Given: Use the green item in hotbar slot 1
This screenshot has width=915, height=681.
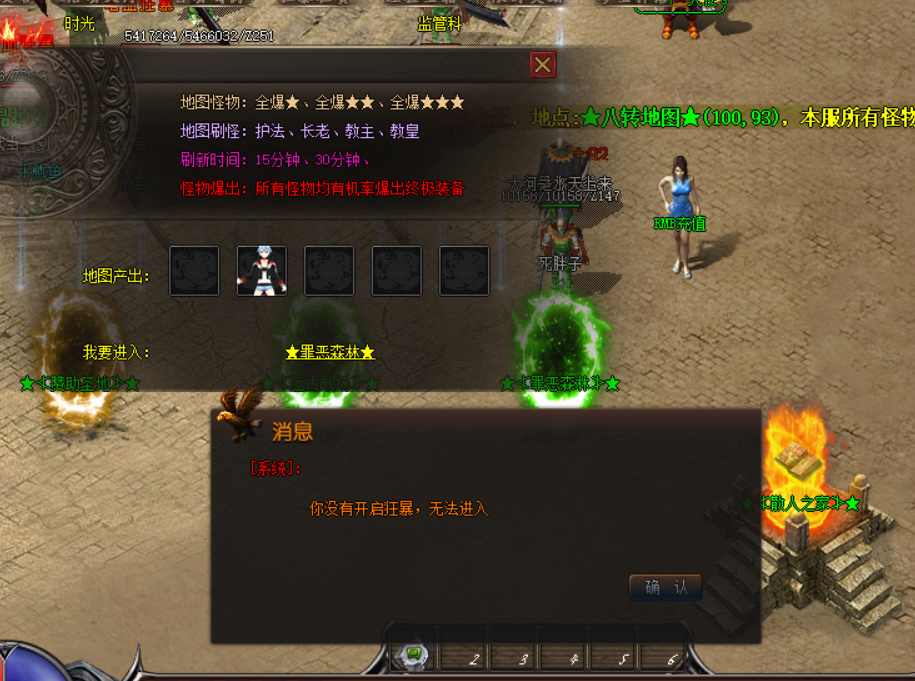Looking at the screenshot, I should click(414, 656).
